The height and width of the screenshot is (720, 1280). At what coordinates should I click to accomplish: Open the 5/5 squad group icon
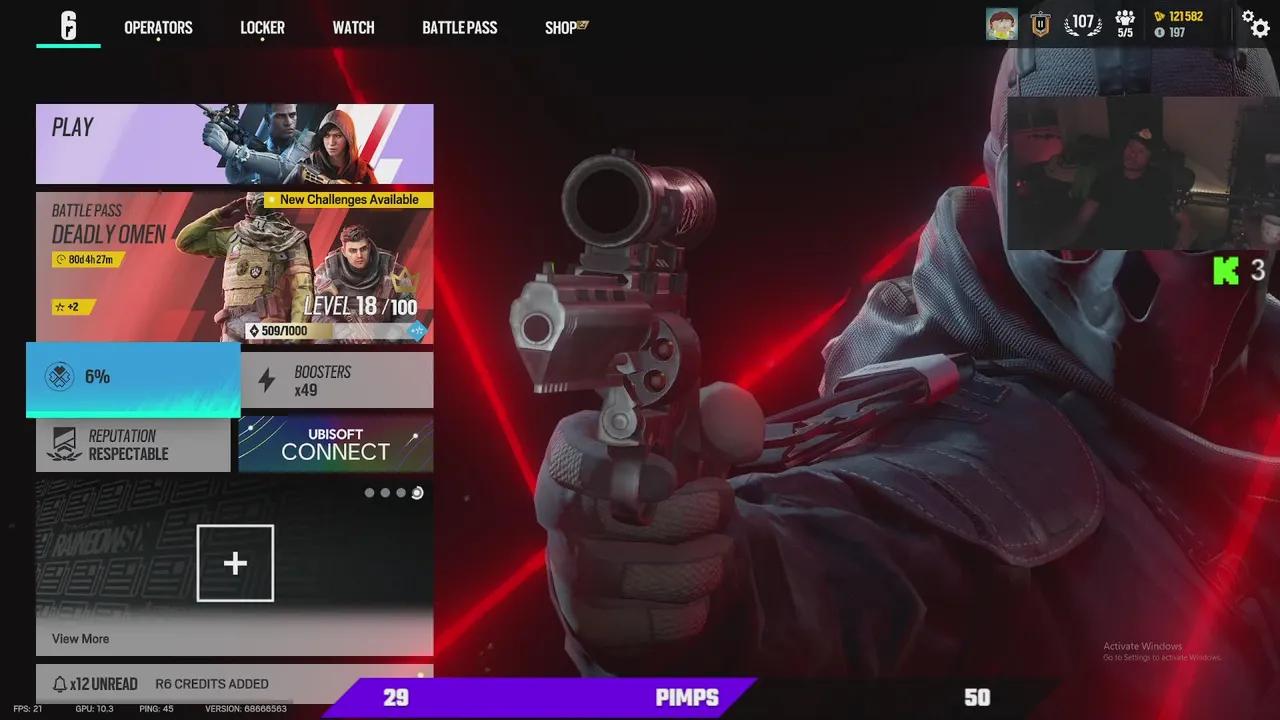[x=1124, y=23]
